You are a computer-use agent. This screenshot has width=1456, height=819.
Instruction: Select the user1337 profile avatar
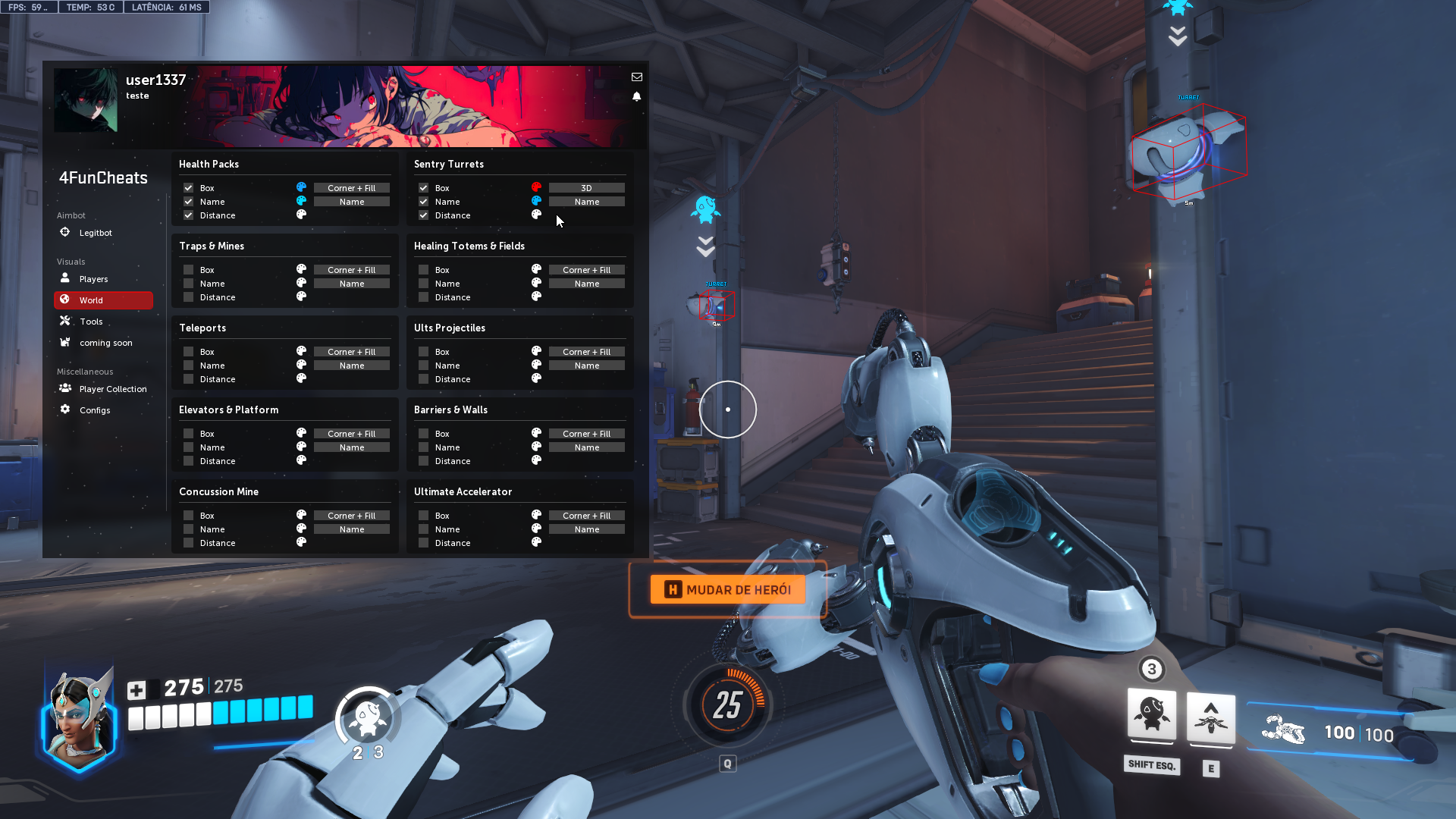pyautogui.click(x=86, y=100)
